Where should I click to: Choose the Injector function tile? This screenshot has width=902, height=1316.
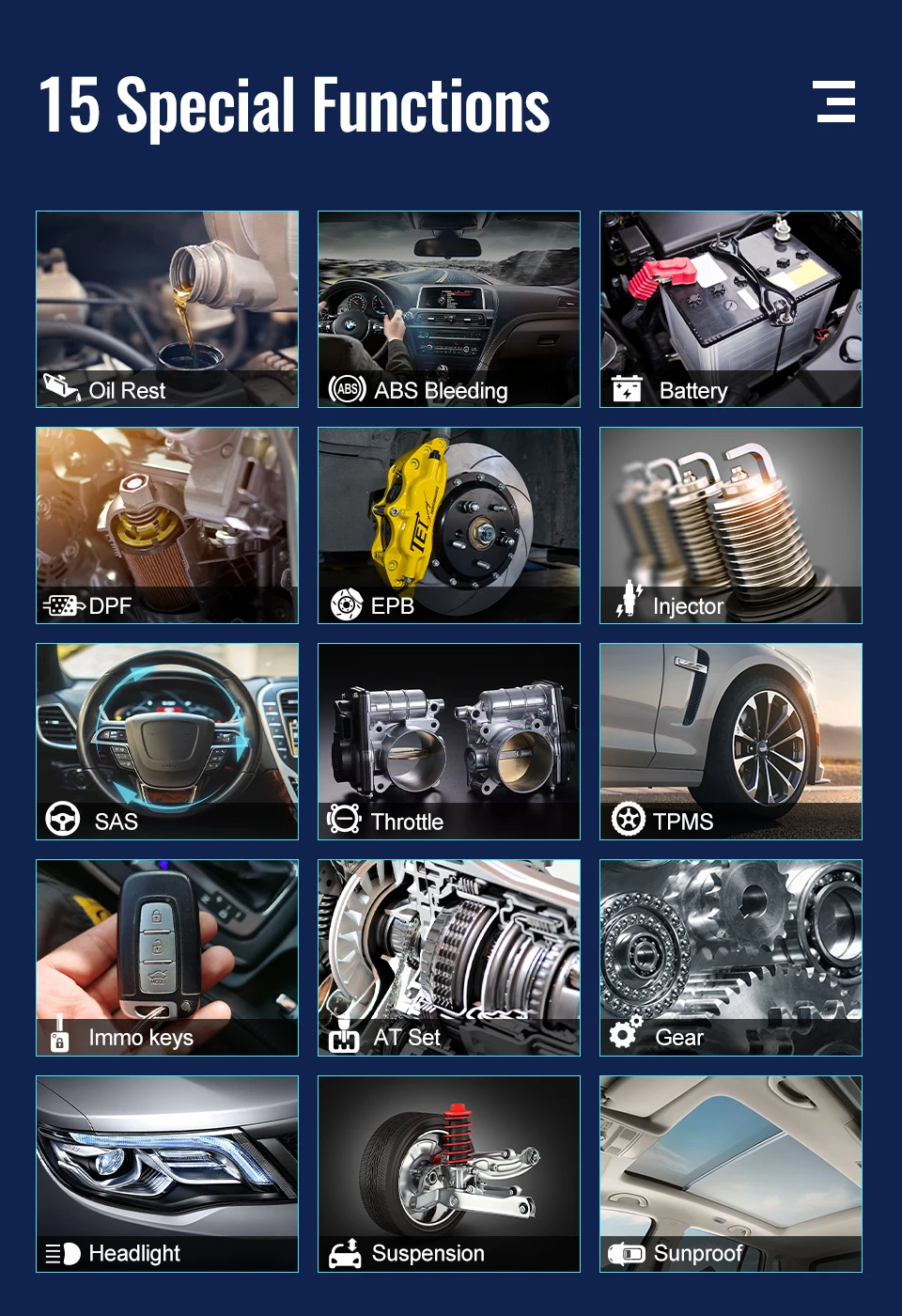coord(731,525)
